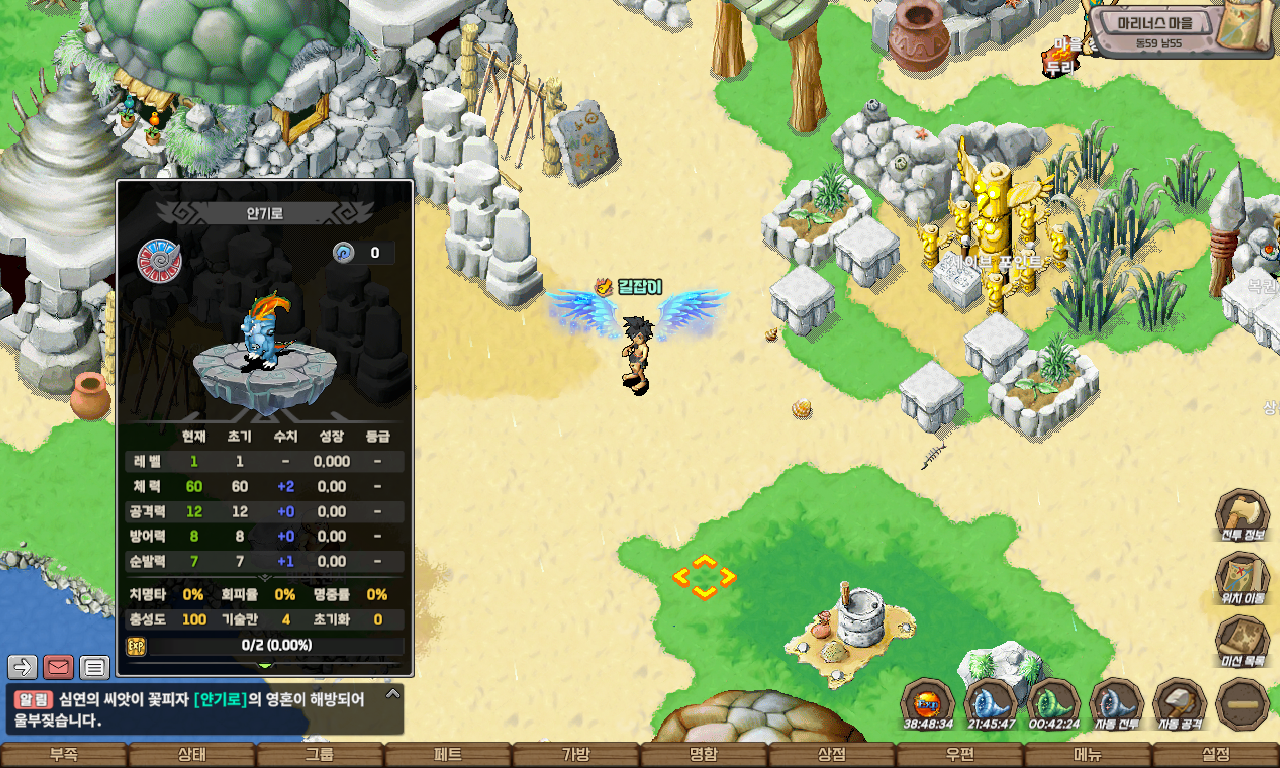Expand the notification box with the up arrow
The width and height of the screenshot is (1280, 768).
[x=393, y=693]
